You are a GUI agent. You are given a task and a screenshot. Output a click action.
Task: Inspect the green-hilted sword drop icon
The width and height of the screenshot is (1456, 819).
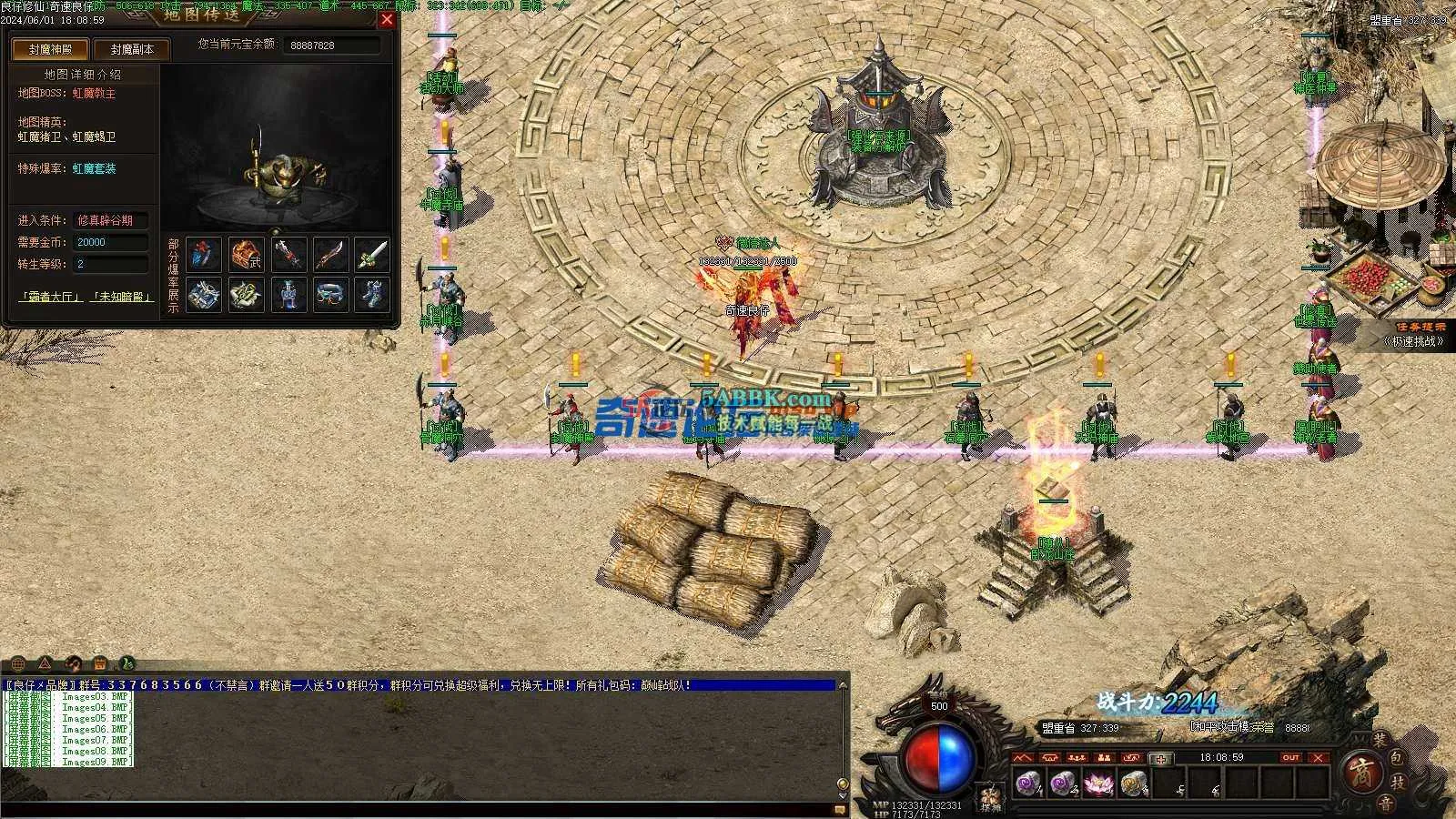pyautogui.click(x=371, y=255)
